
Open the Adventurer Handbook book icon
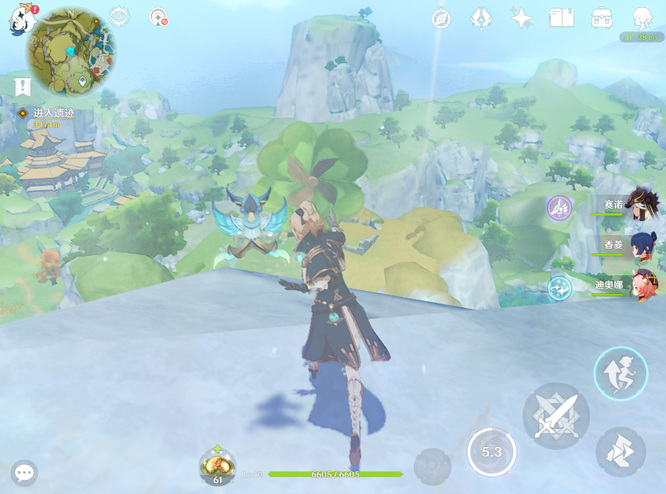pos(562,18)
